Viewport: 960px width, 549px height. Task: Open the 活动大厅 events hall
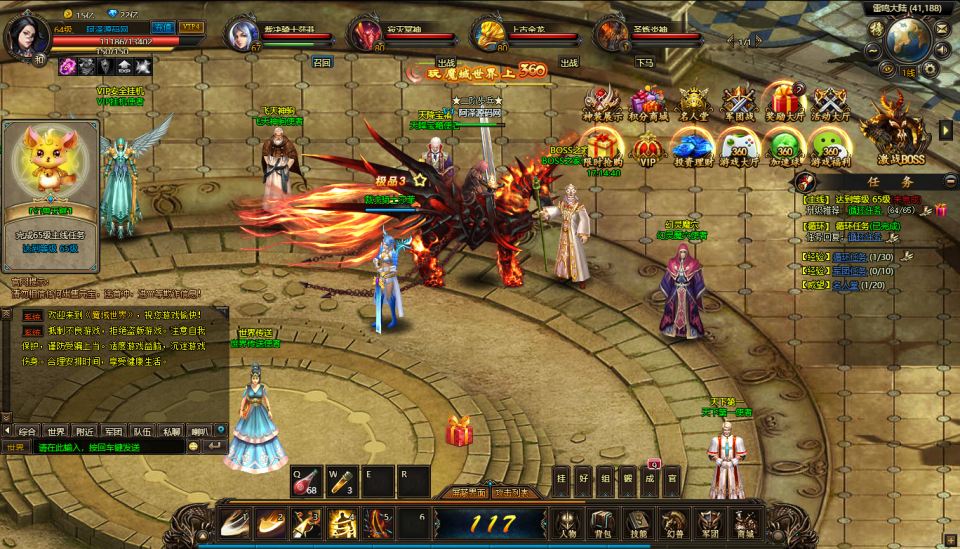[x=830, y=104]
